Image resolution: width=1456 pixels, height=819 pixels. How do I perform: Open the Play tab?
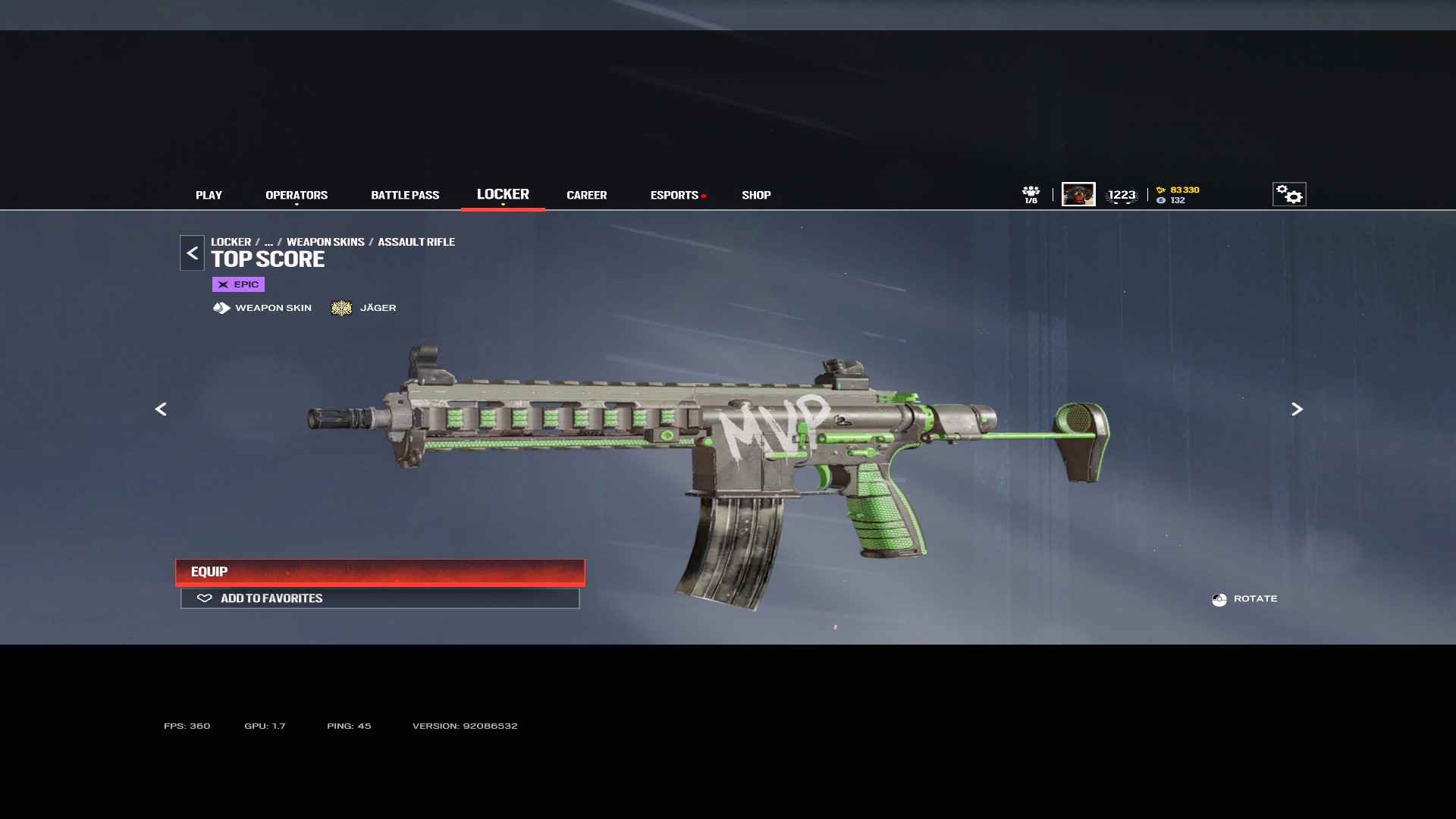209,195
